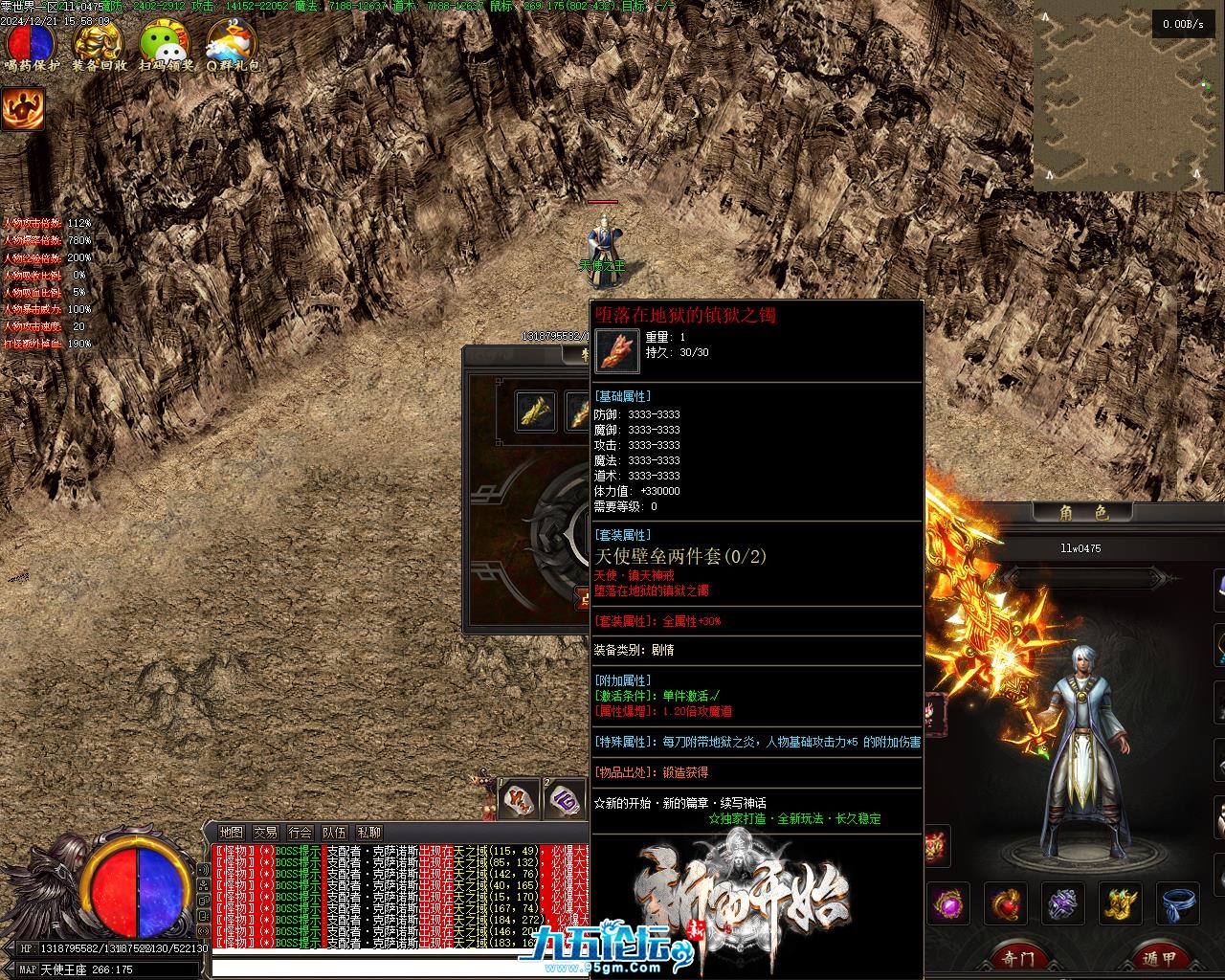Switch to the 行会 chat tab
The height and width of the screenshot is (980, 1225).
300,833
